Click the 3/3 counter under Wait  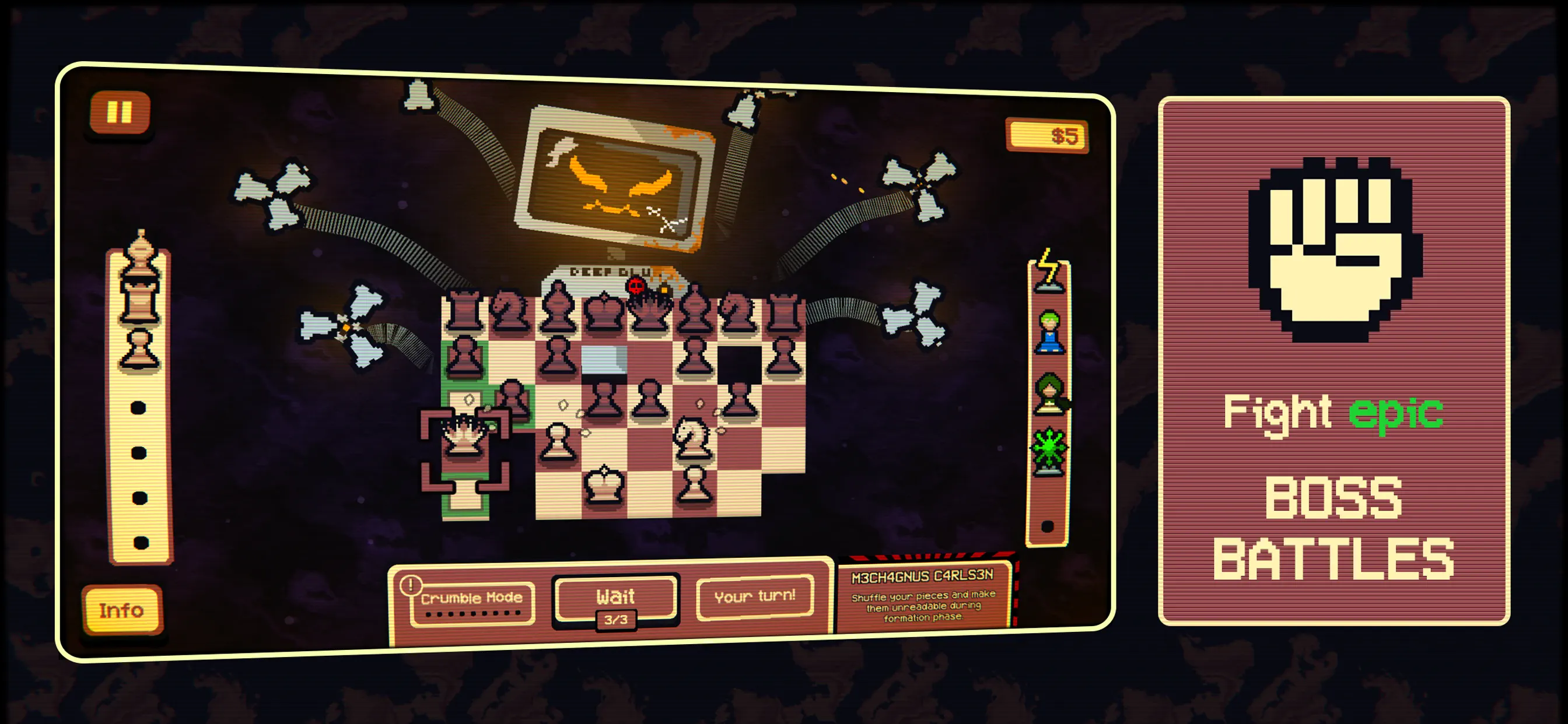tap(617, 622)
